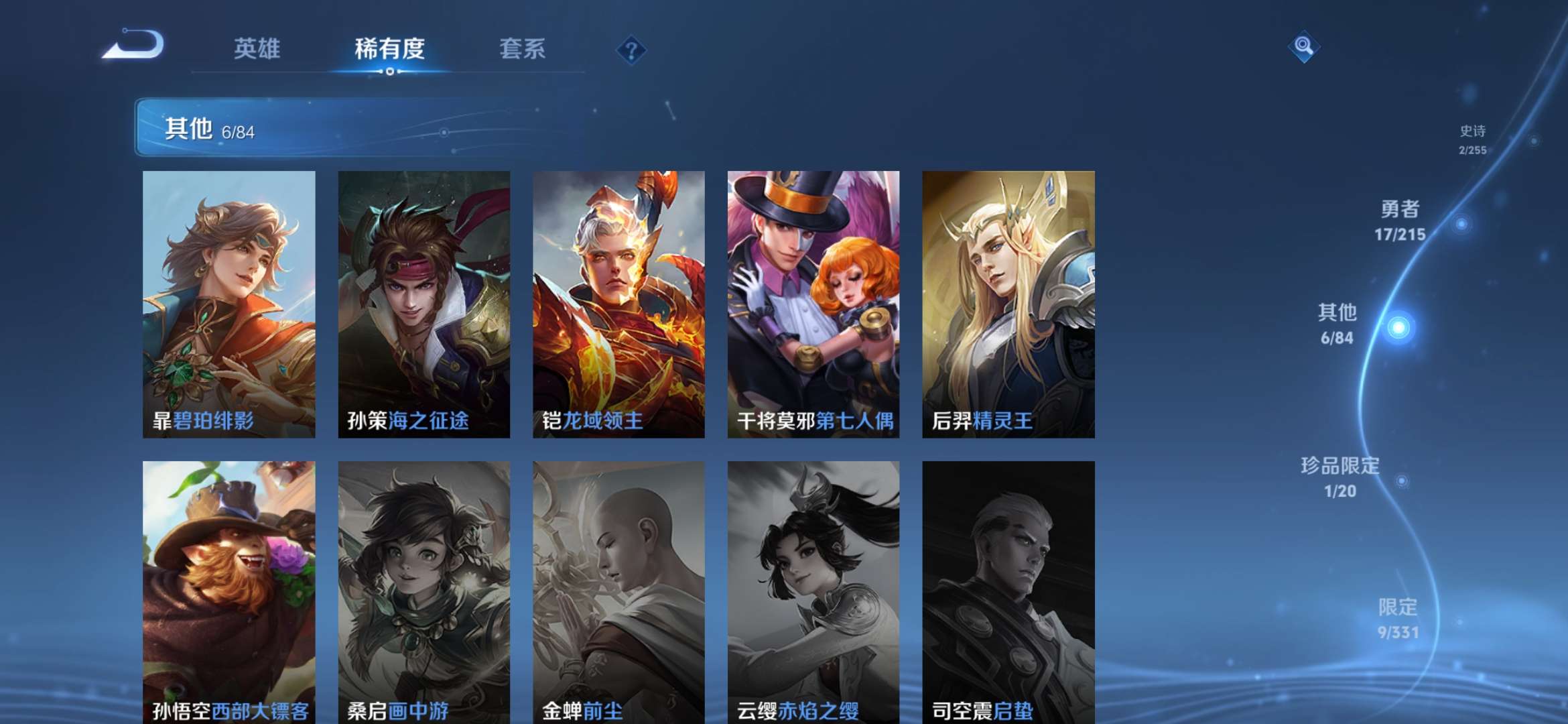Click the question mark help icon
Image resolution: width=1568 pixels, height=724 pixels.
click(631, 49)
